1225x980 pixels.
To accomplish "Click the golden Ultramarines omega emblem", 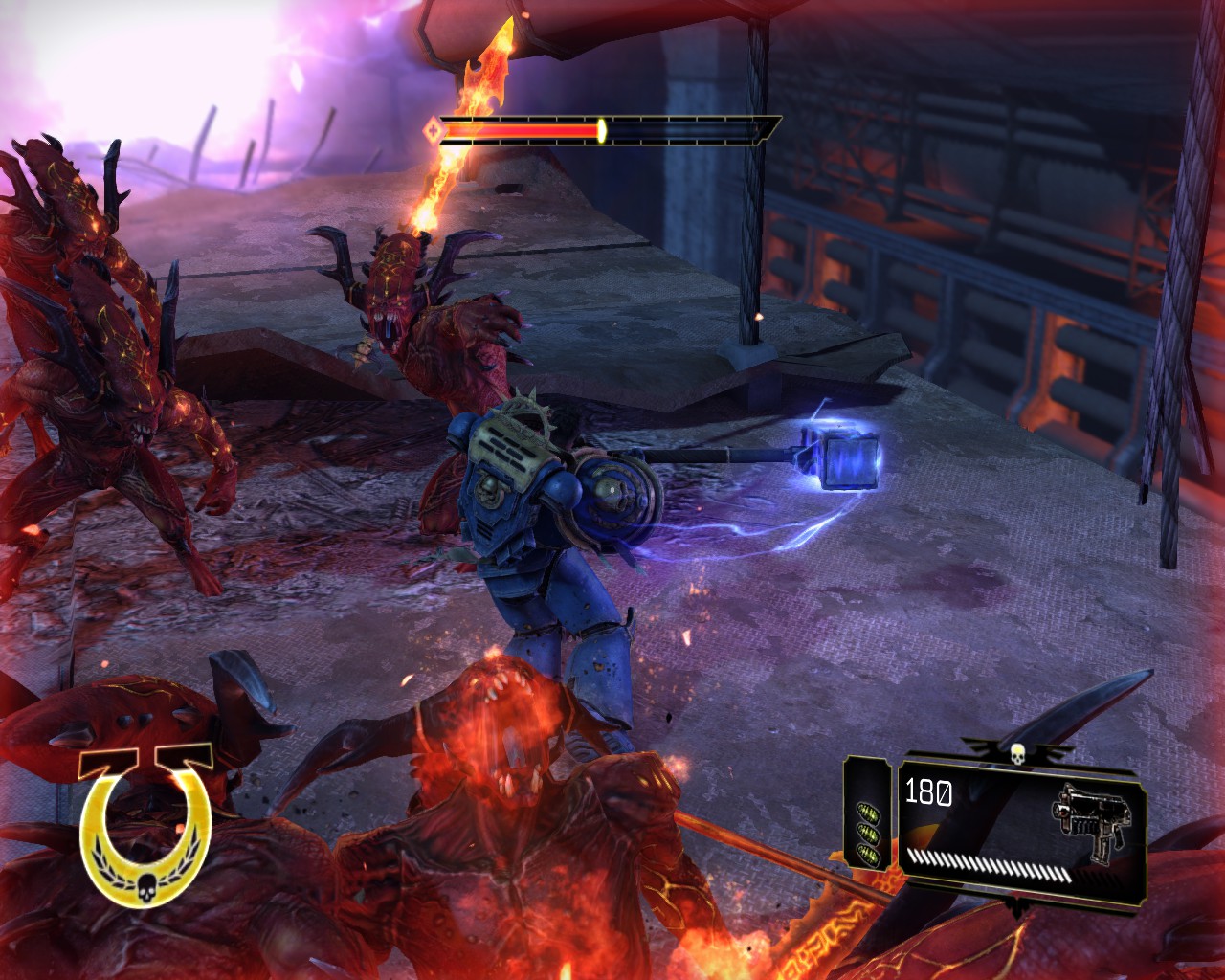I will tap(145, 825).
